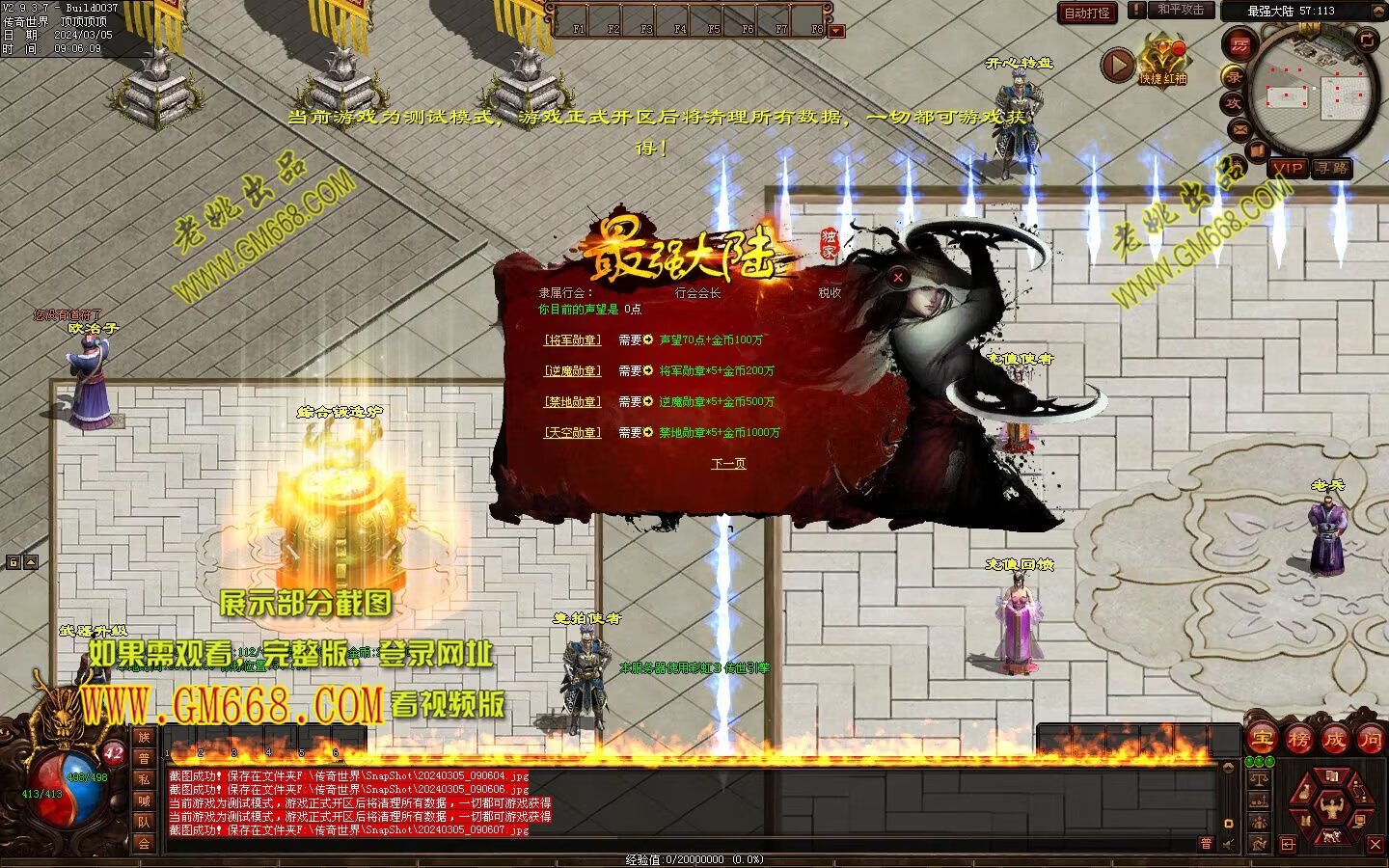Pick the 禁地勋章 option
The image size is (1389, 868).
[x=572, y=402]
